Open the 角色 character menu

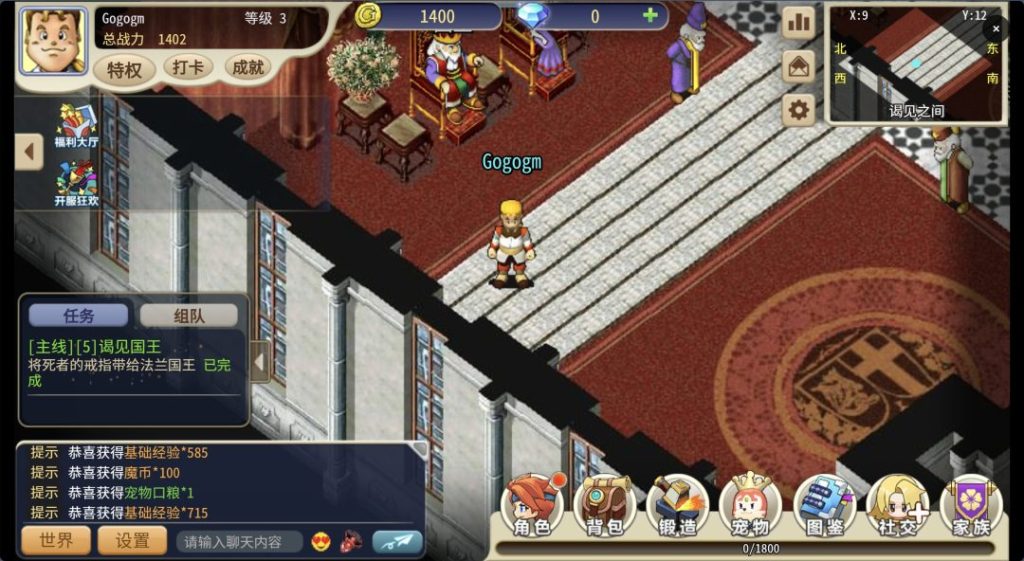pyautogui.click(x=532, y=507)
